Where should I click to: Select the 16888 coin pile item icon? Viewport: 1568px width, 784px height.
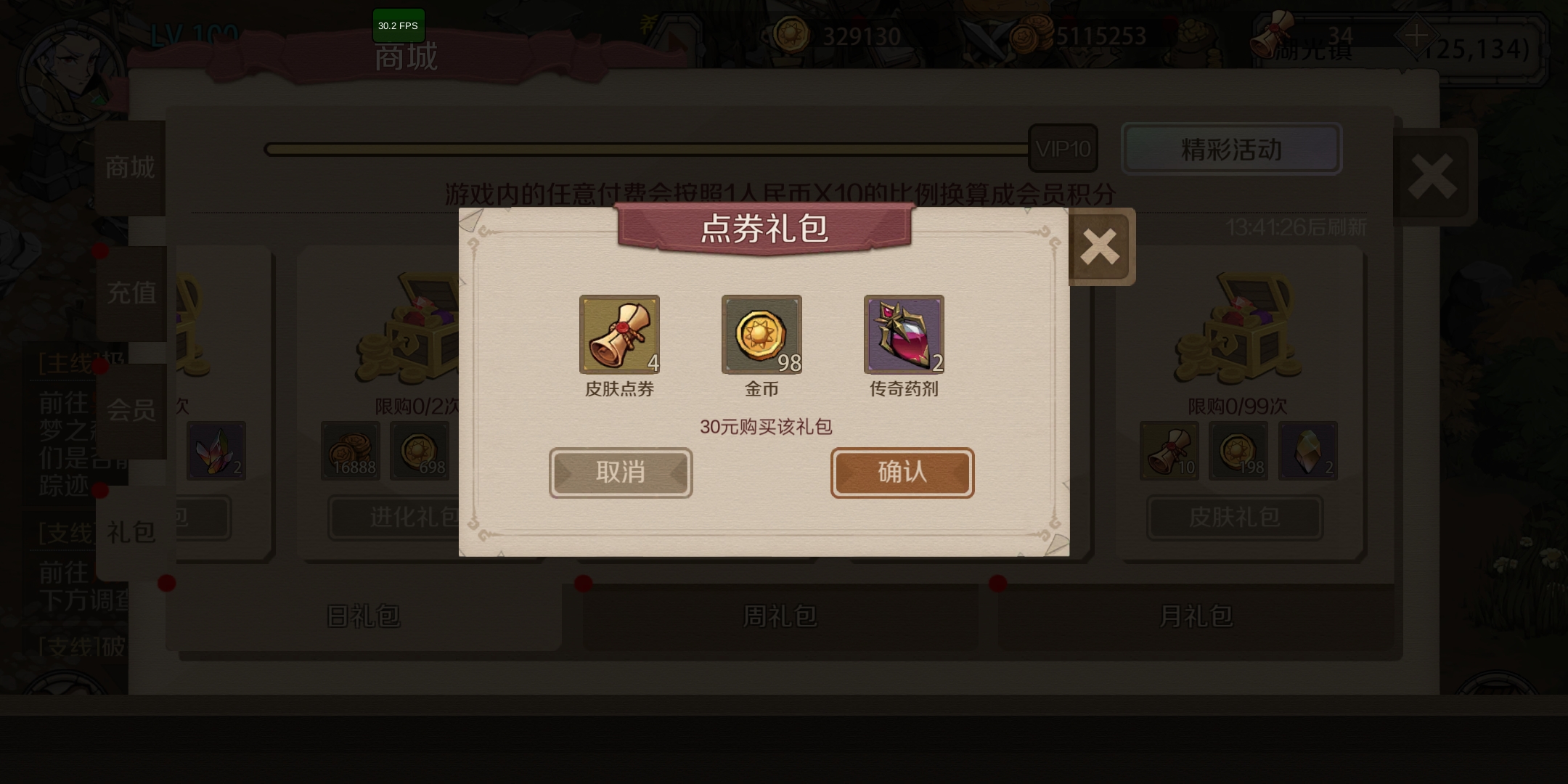coord(349,451)
